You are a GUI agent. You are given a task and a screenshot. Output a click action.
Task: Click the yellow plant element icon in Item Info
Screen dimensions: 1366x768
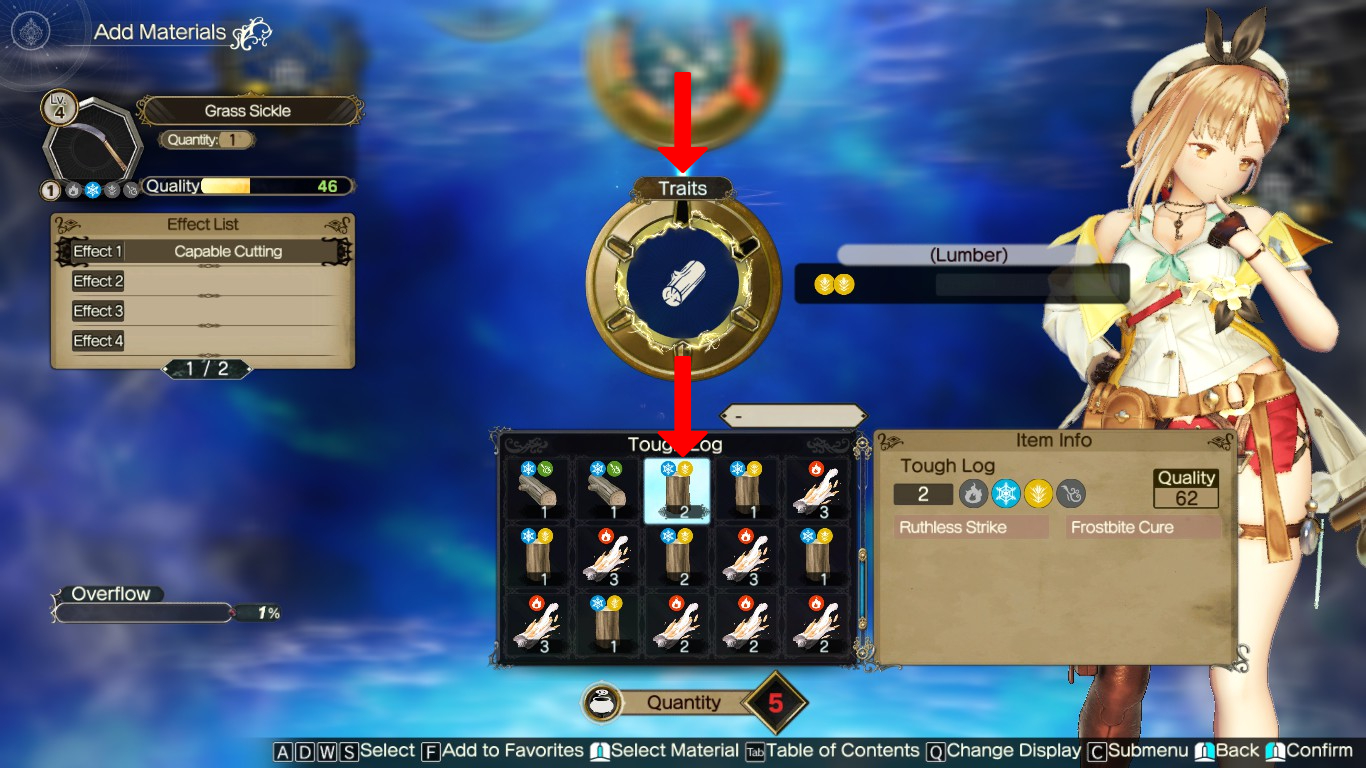coord(1038,493)
